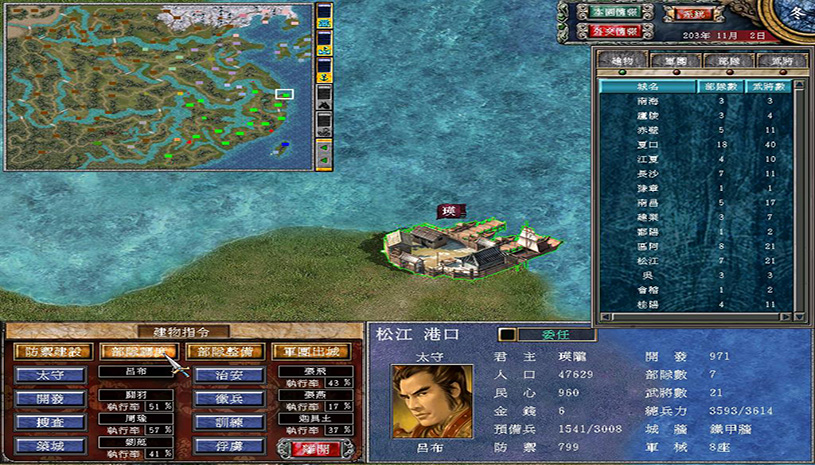Select the 部隊編成 troop formation command
Image resolution: width=815 pixels, height=465 pixels.
(x=138, y=352)
